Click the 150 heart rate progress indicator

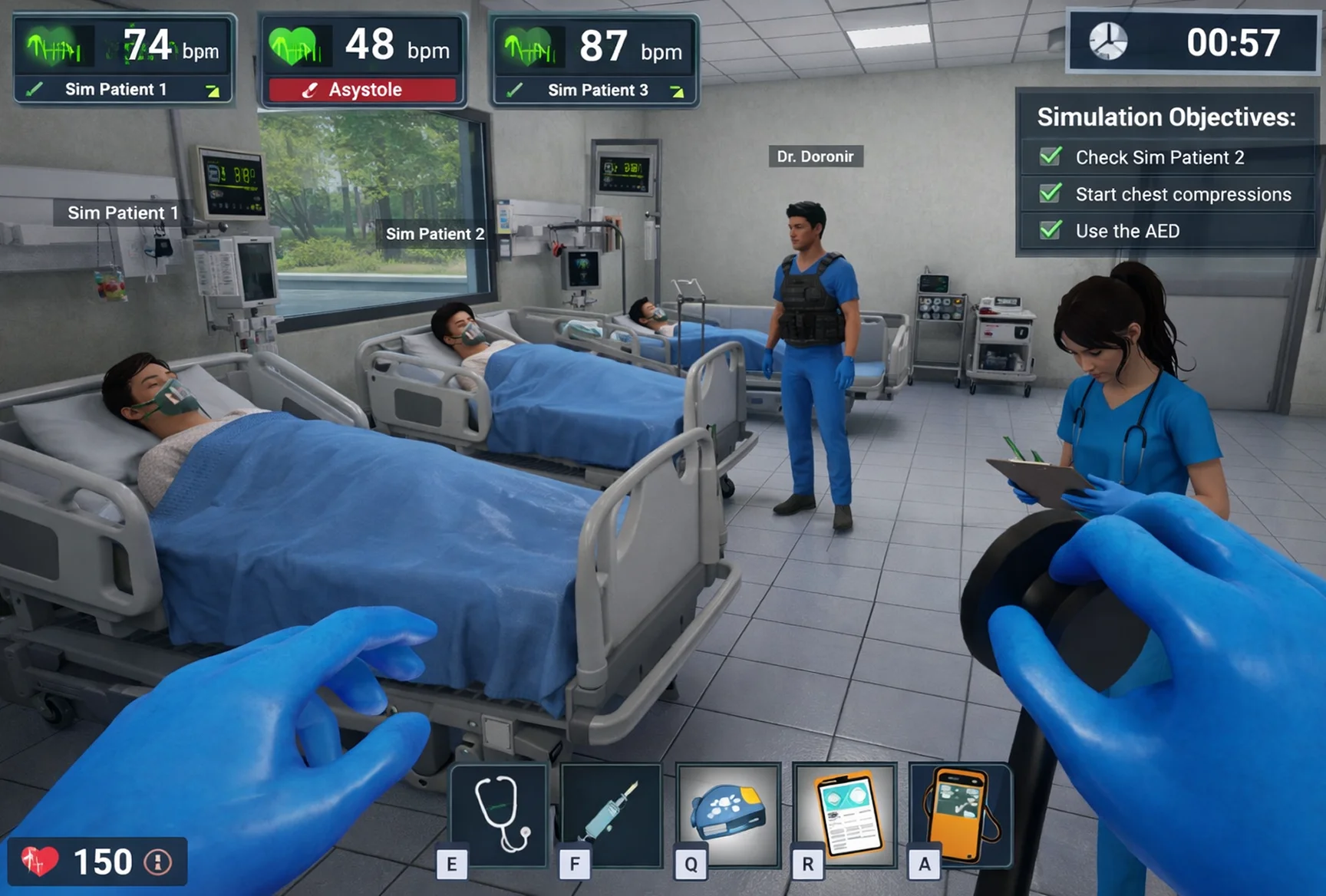coord(106,861)
